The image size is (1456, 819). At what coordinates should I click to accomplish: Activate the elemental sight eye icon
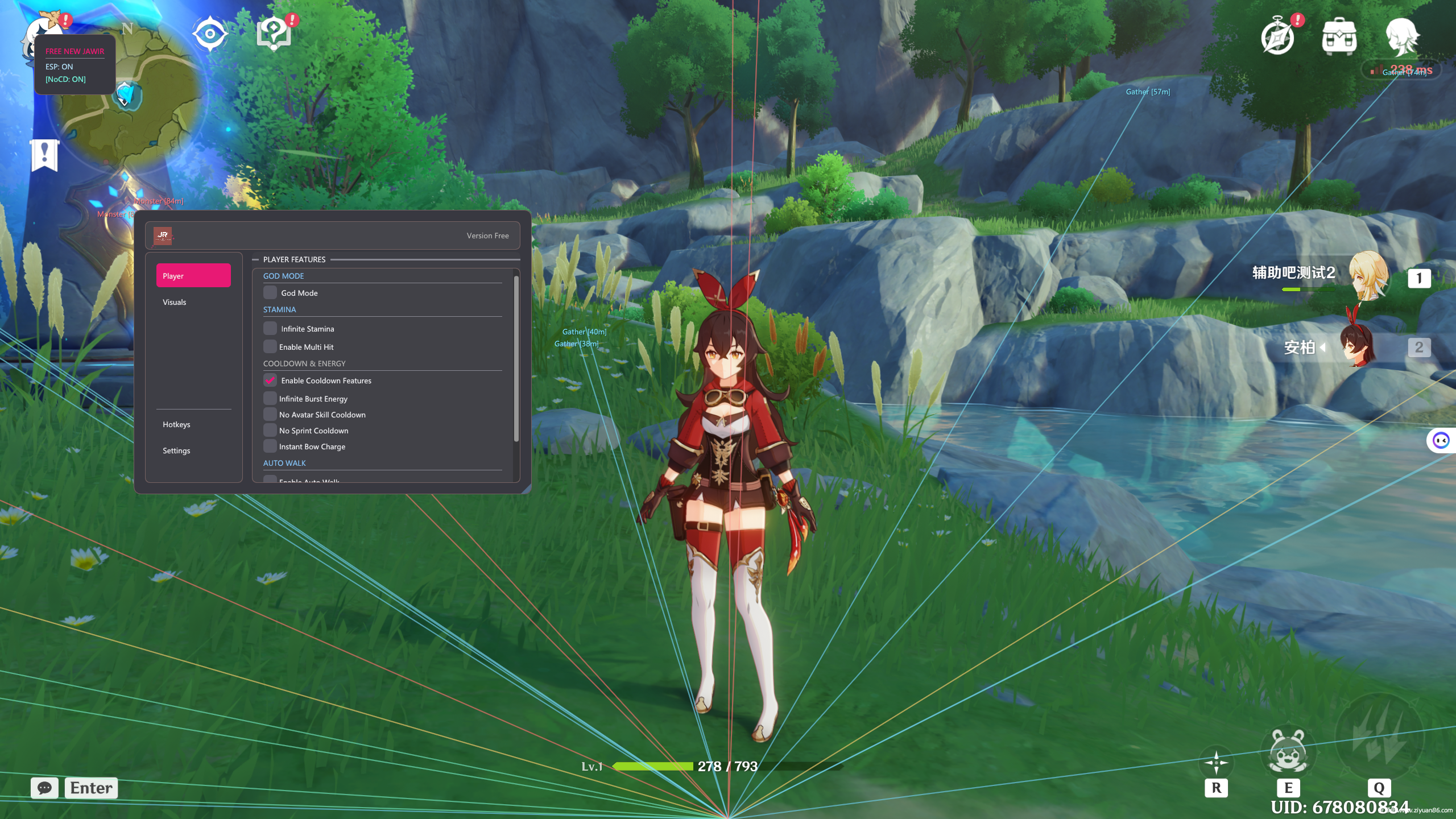[210, 34]
